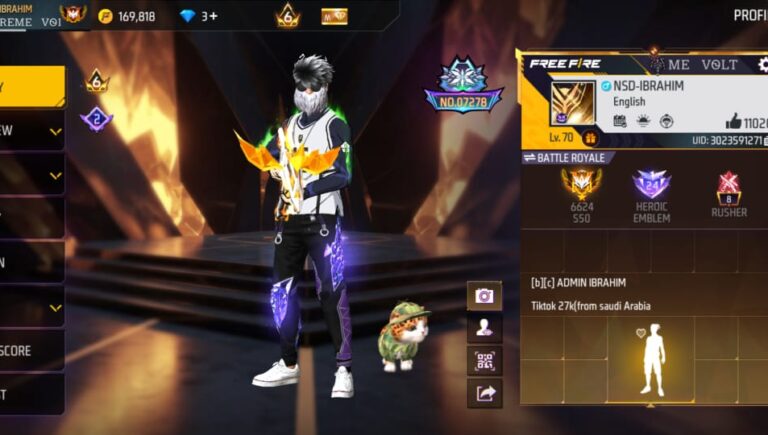Share the profile with the arrow button

point(484,393)
